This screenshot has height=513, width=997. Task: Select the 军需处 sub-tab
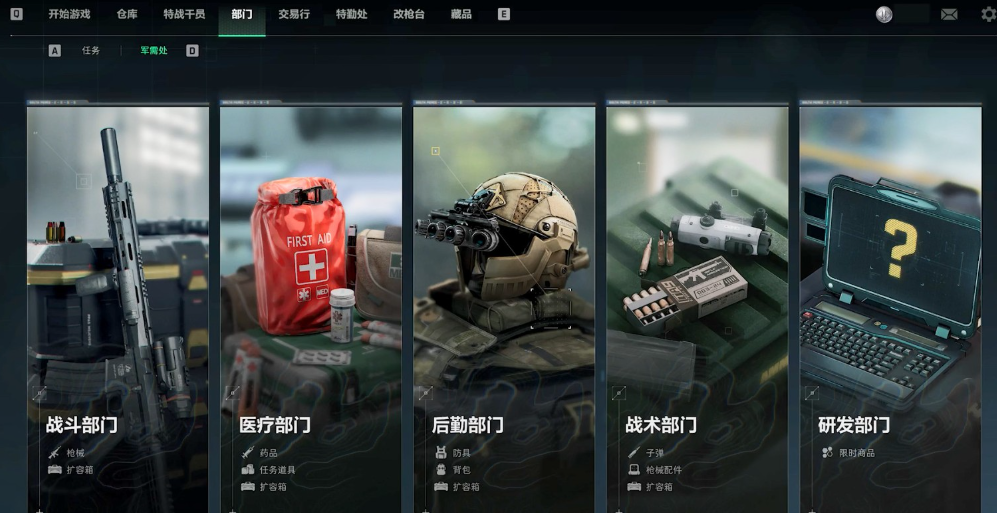tap(154, 50)
